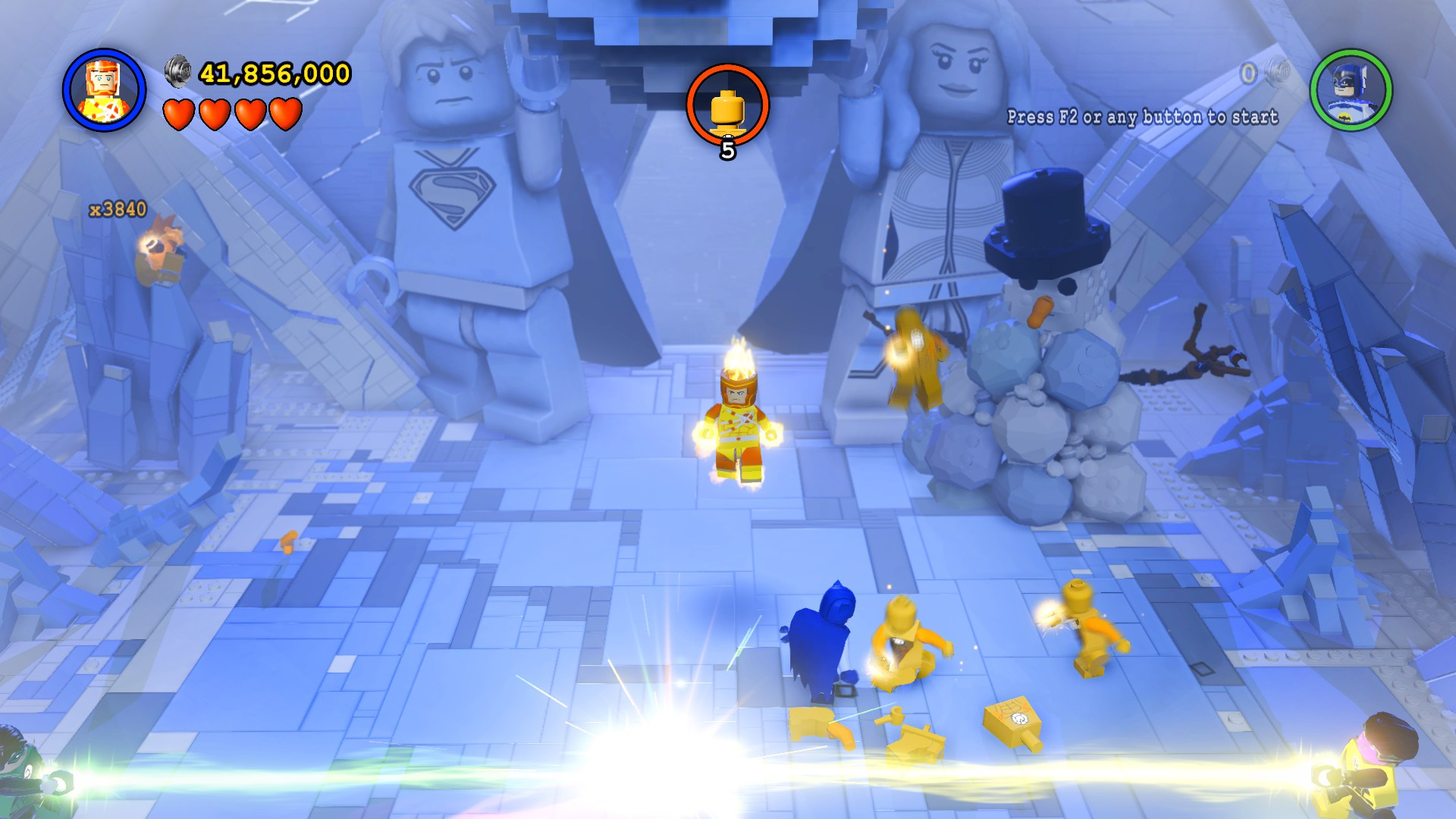Click 'Press F2 or any button to start'
1456x819 pixels.
coord(1142,118)
